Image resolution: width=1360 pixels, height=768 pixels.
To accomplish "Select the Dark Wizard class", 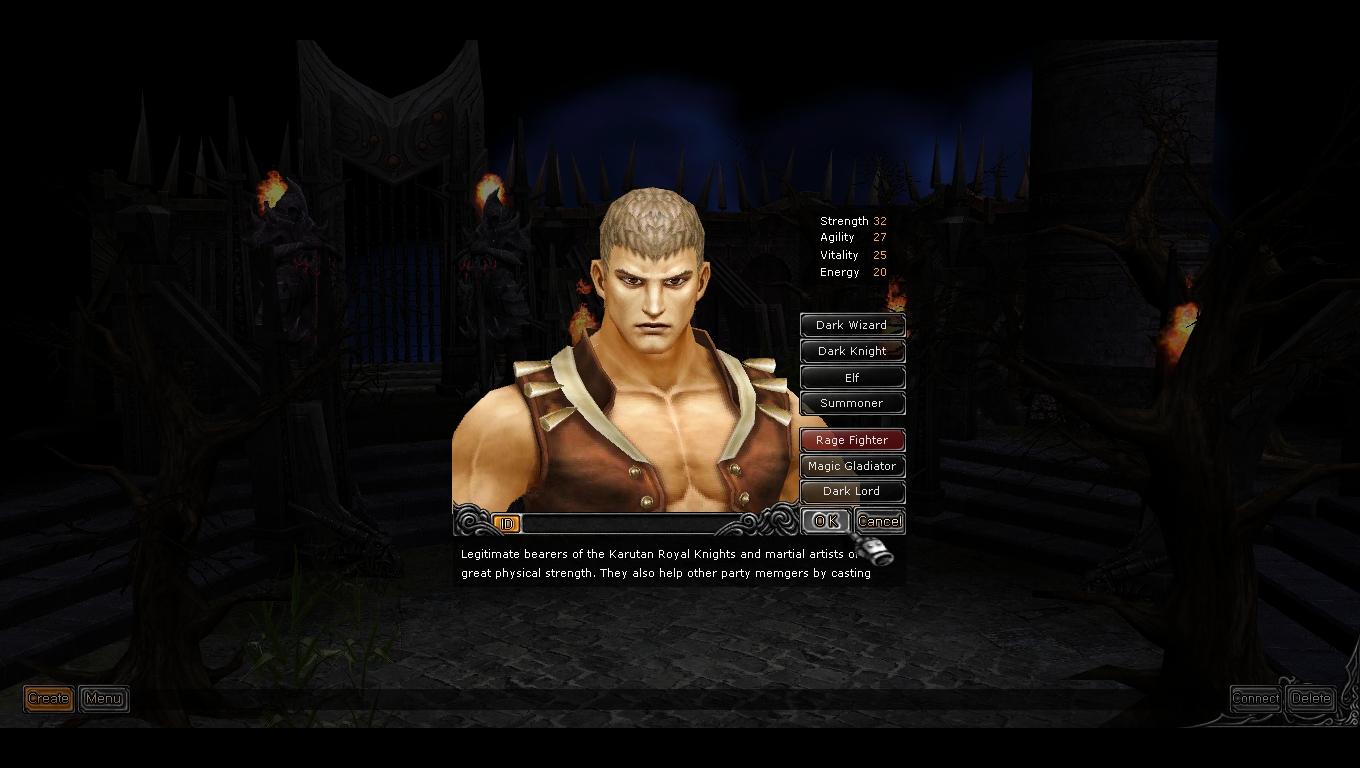I will tap(852, 325).
